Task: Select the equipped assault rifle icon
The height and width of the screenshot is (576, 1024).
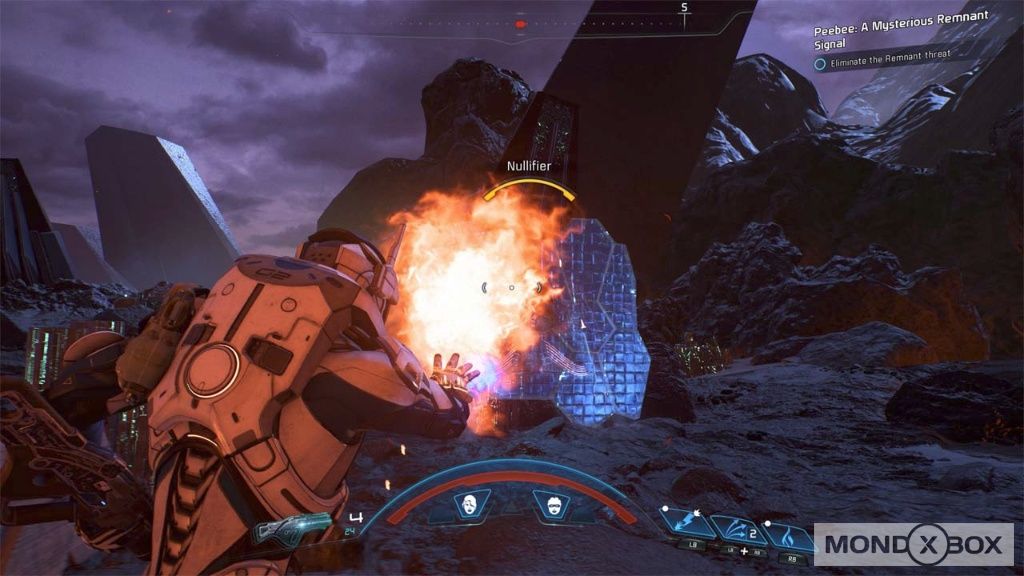Action: [x=293, y=529]
